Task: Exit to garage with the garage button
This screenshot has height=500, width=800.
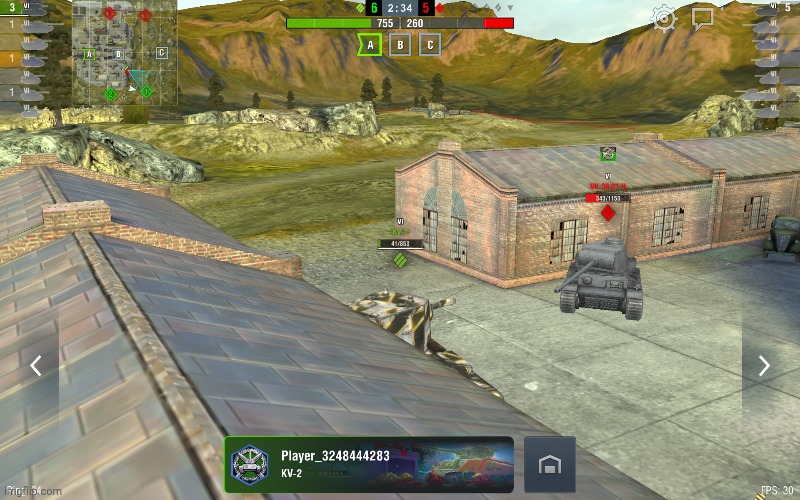Action: click(x=549, y=465)
